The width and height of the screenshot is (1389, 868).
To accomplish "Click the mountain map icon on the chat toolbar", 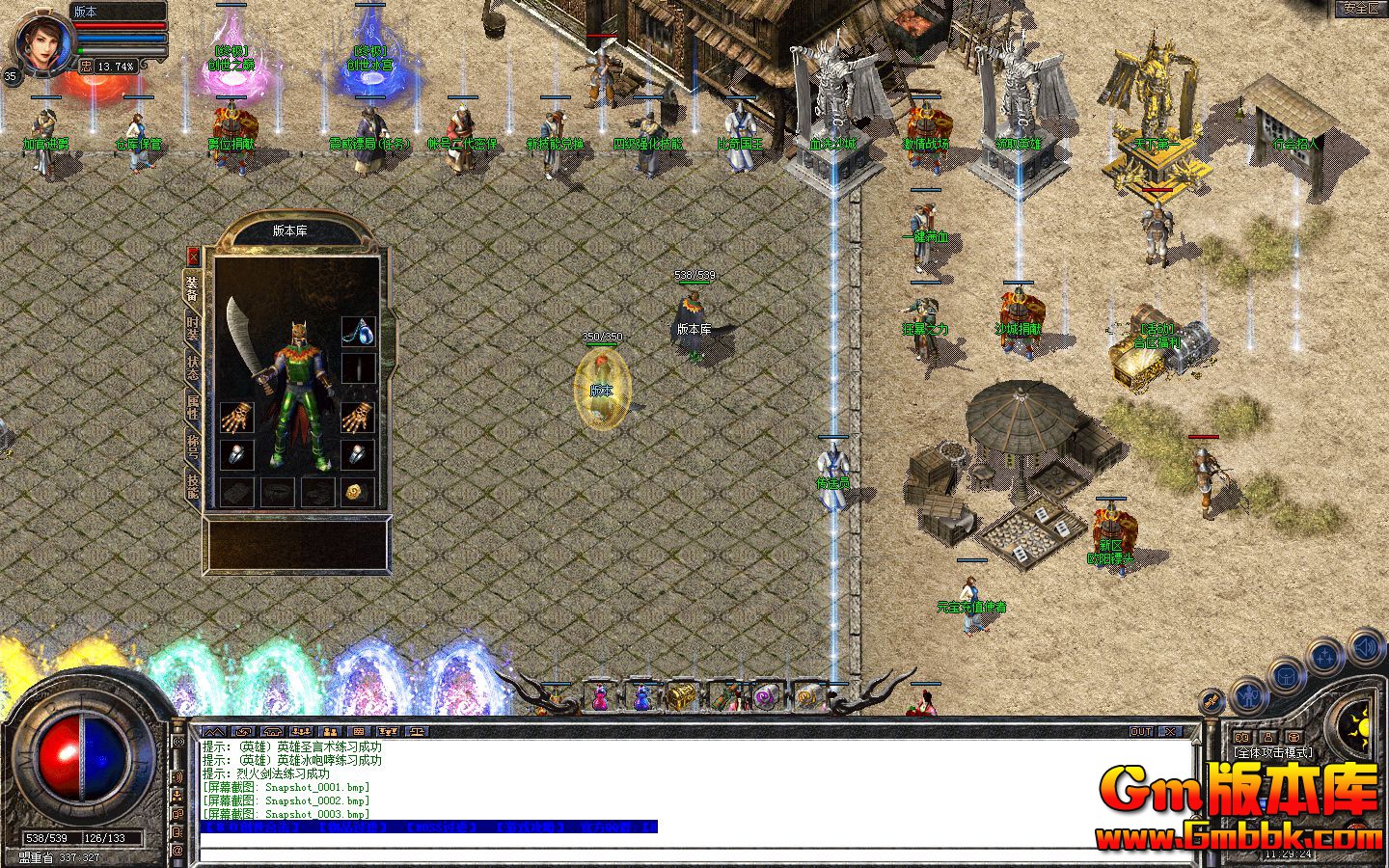I will click(x=214, y=731).
